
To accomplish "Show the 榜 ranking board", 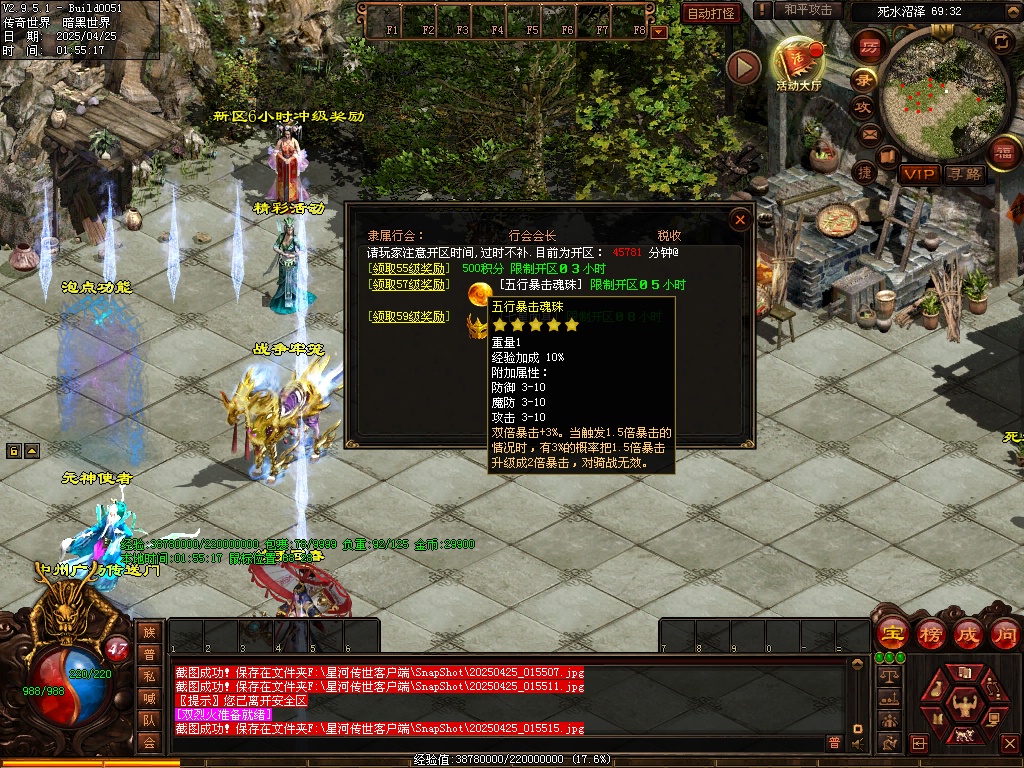I will (930, 633).
